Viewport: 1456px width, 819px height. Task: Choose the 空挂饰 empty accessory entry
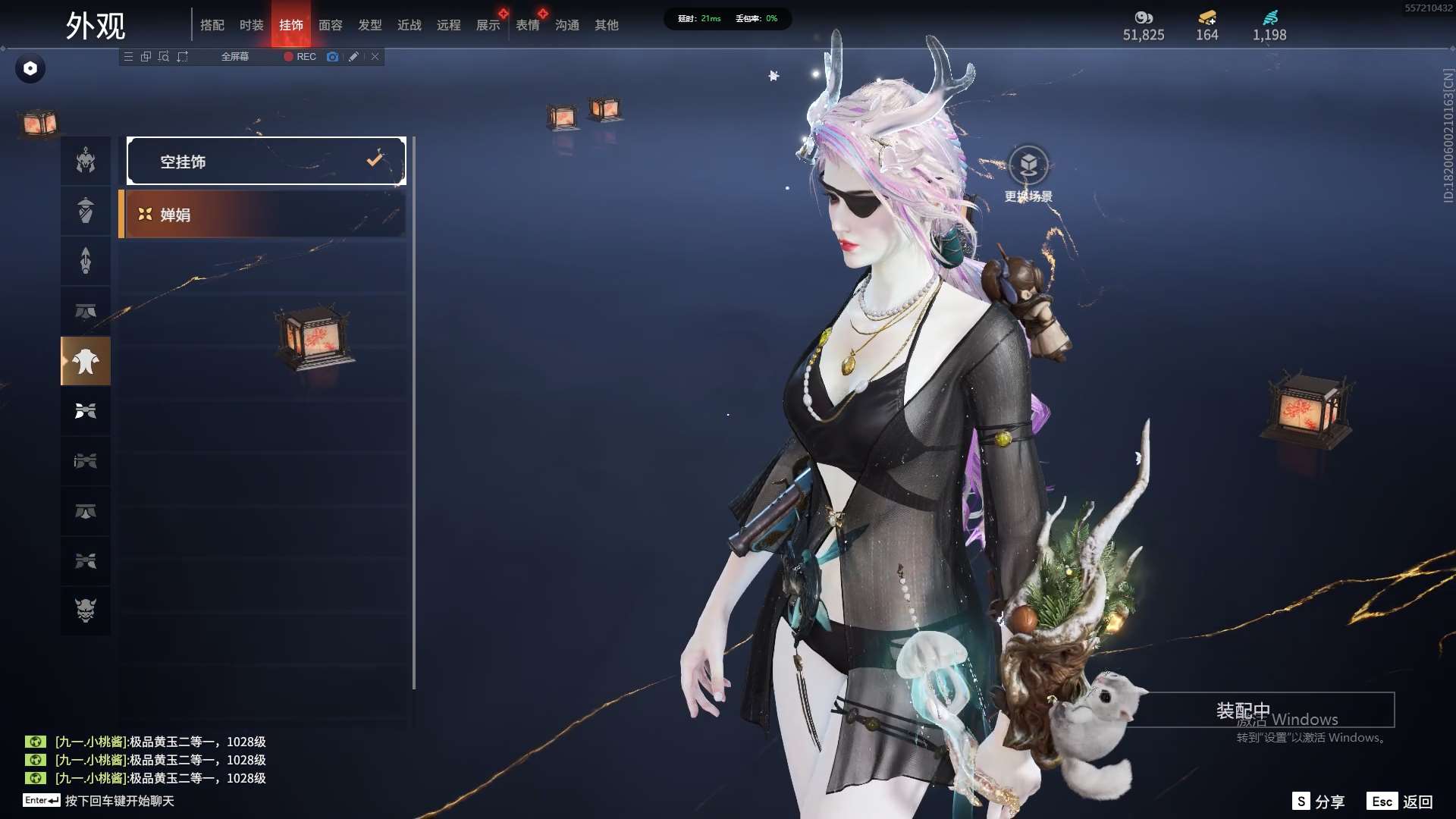point(266,161)
